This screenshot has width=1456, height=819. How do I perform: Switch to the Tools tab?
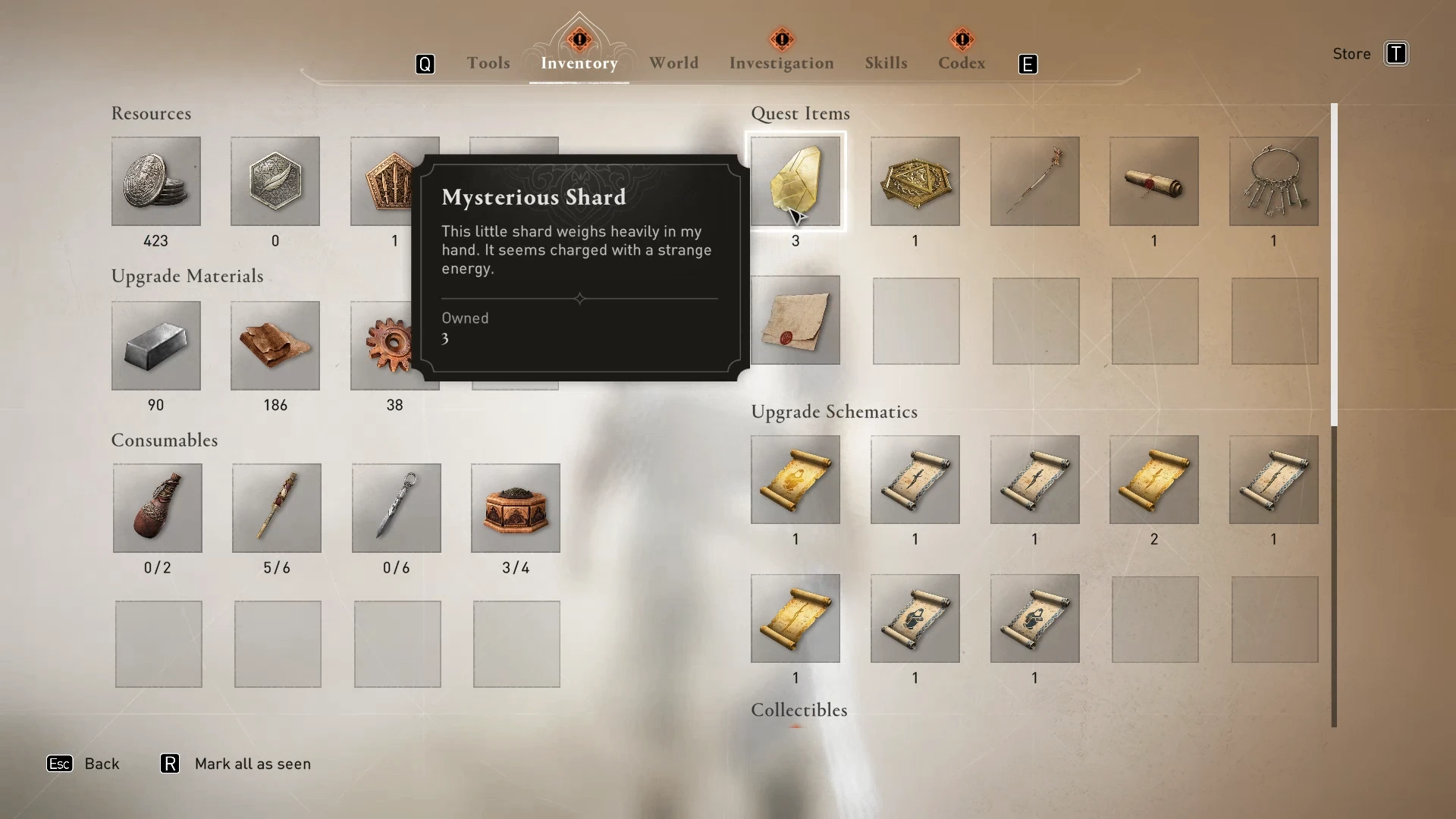(x=488, y=63)
